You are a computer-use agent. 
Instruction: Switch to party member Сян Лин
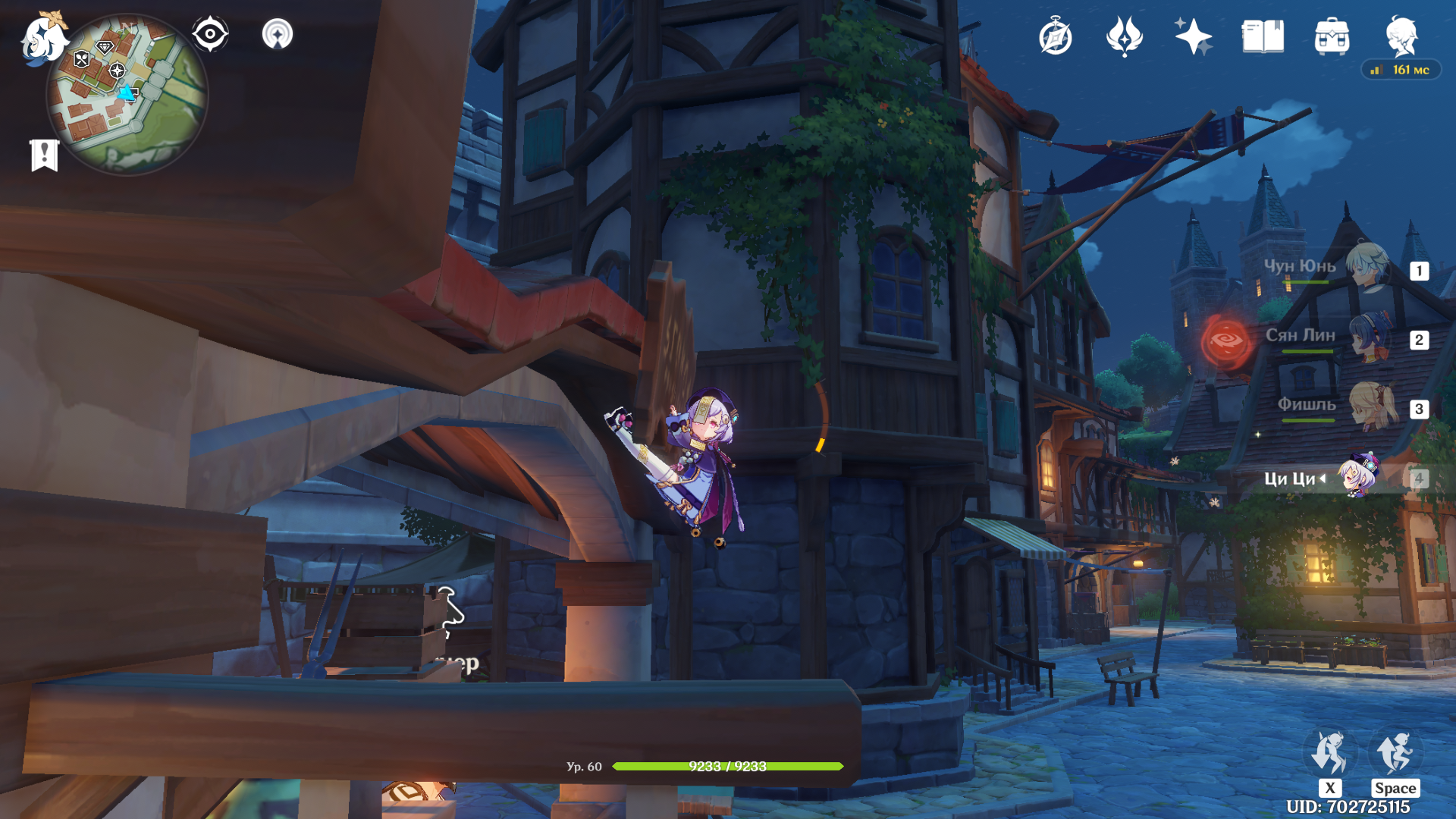[1368, 337]
